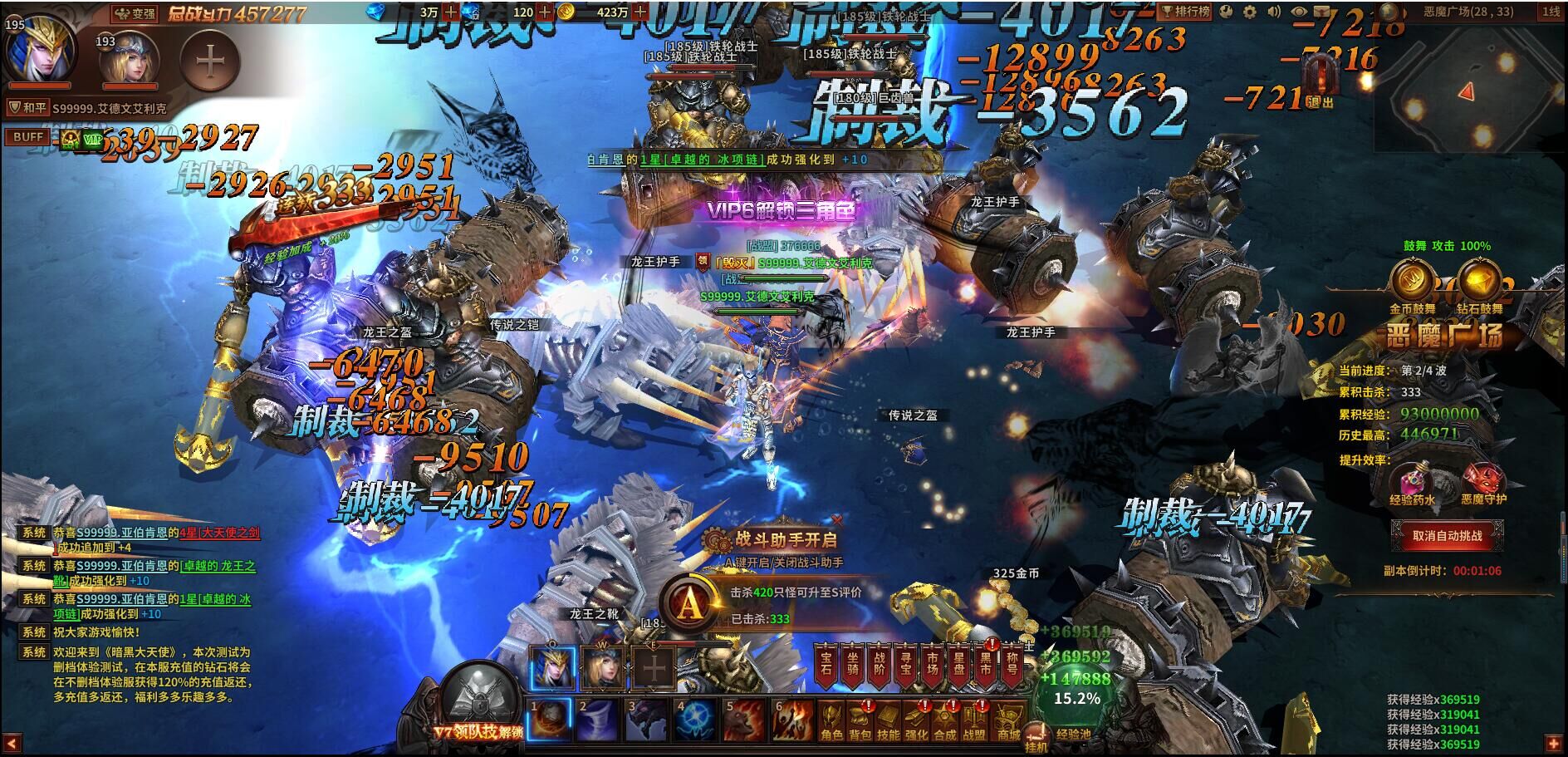This screenshot has width=1568, height=757.
Task: Open the minimap of 恶魔广场
Action: (1468, 90)
